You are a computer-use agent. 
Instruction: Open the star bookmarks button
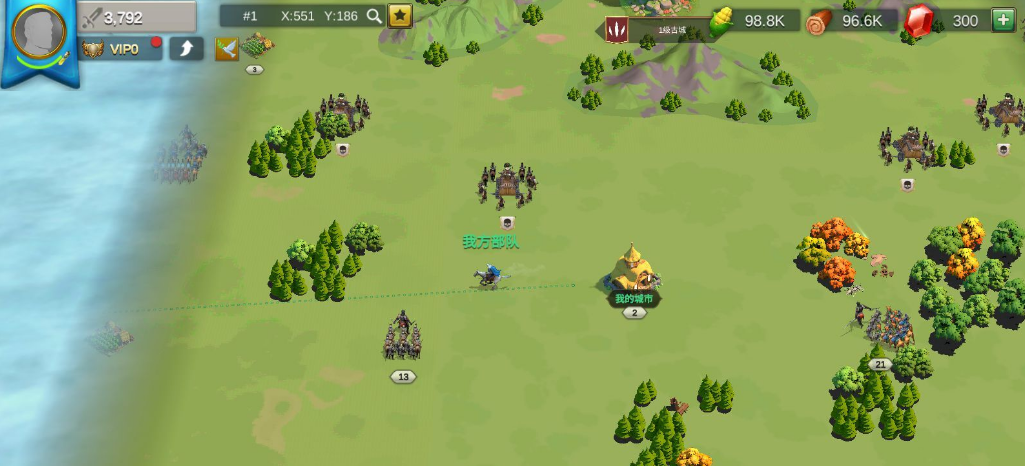click(x=399, y=16)
